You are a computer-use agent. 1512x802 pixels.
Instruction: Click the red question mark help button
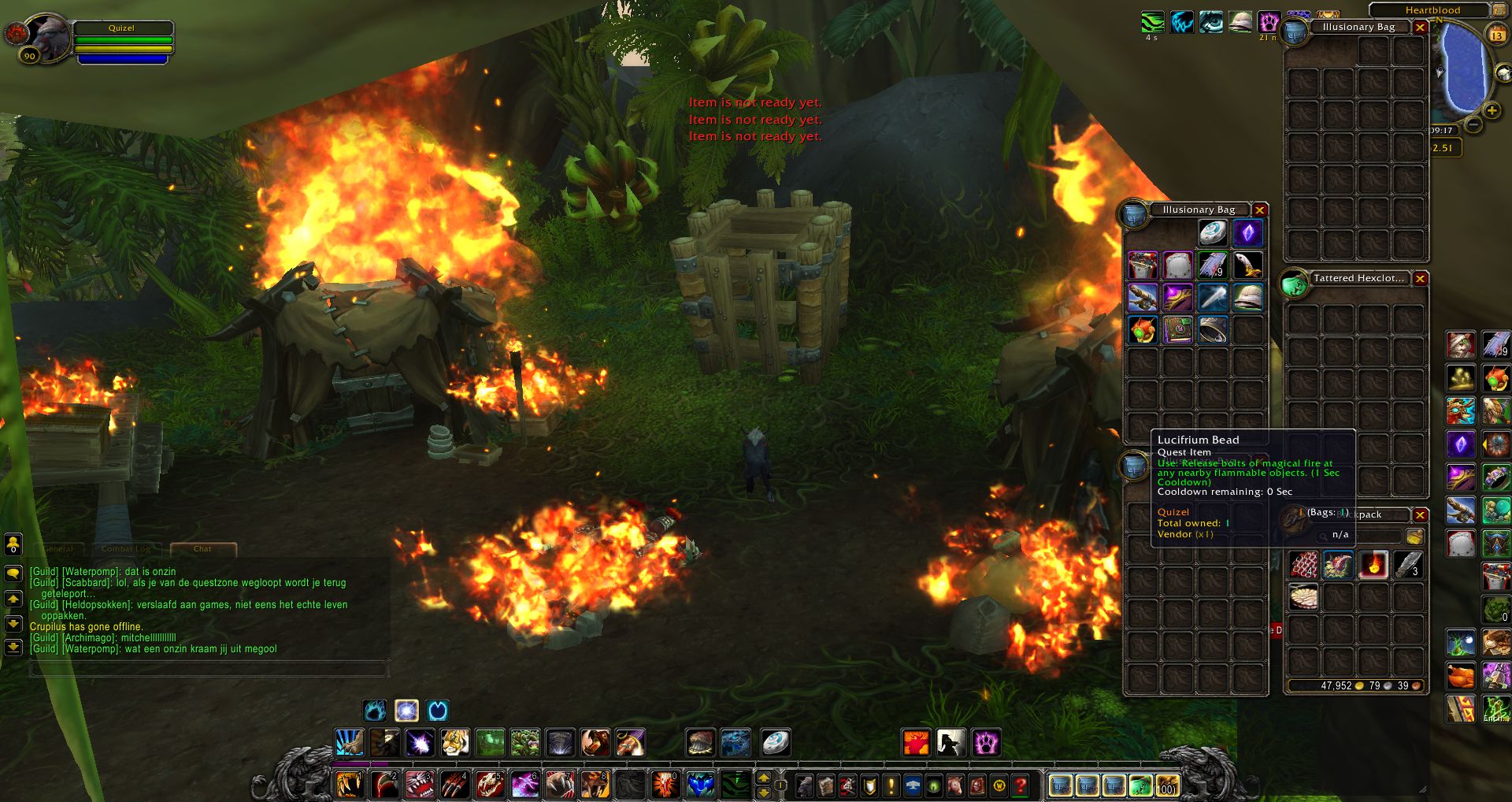tap(1021, 785)
